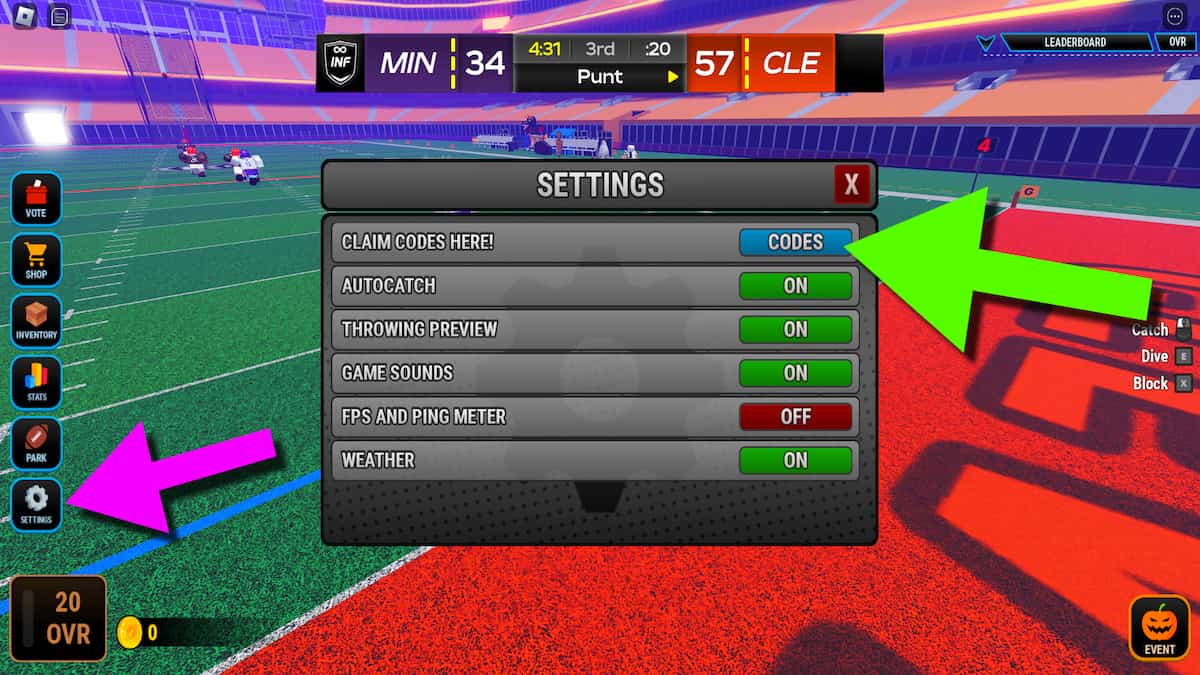The image size is (1200, 675).
Task: Close the Settings panel with the X
Action: [851, 185]
